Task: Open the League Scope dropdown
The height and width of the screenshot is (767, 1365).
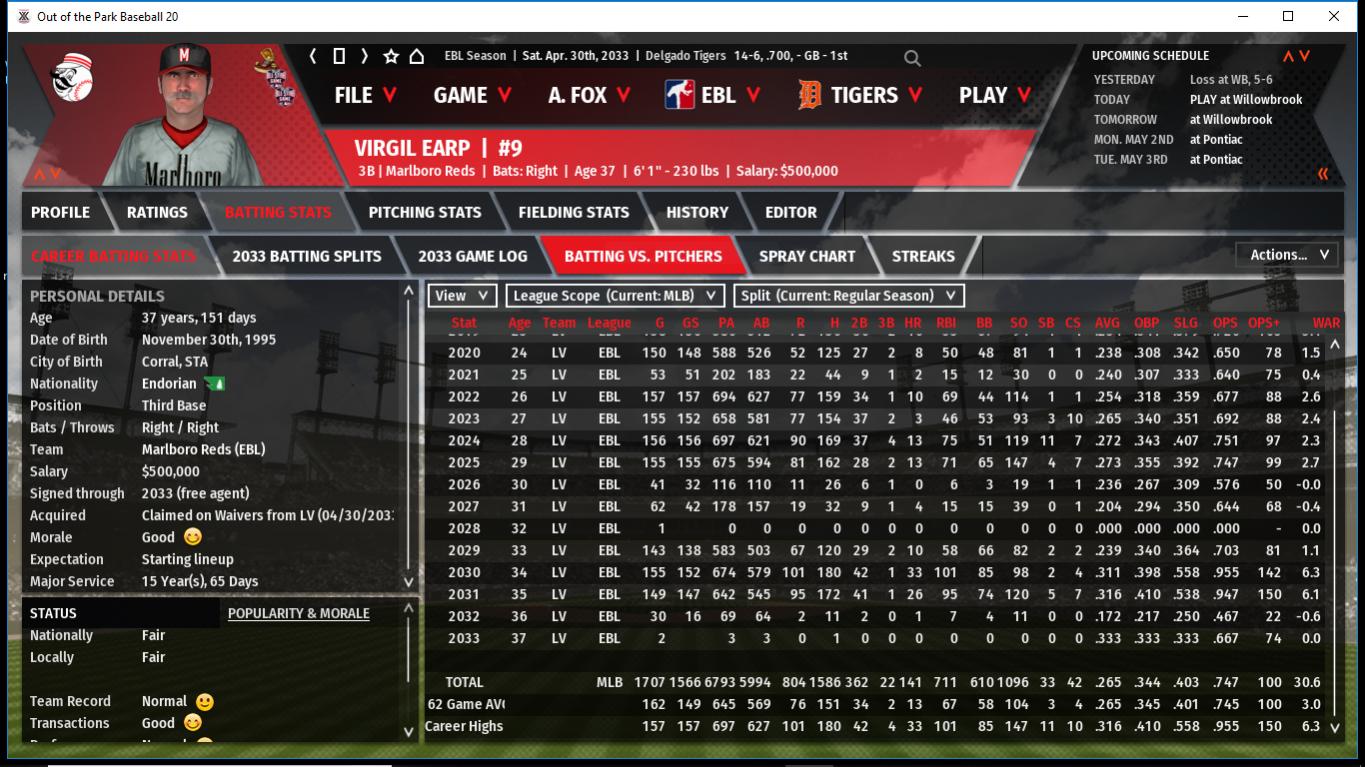Action: pyautogui.click(x=615, y=296)
